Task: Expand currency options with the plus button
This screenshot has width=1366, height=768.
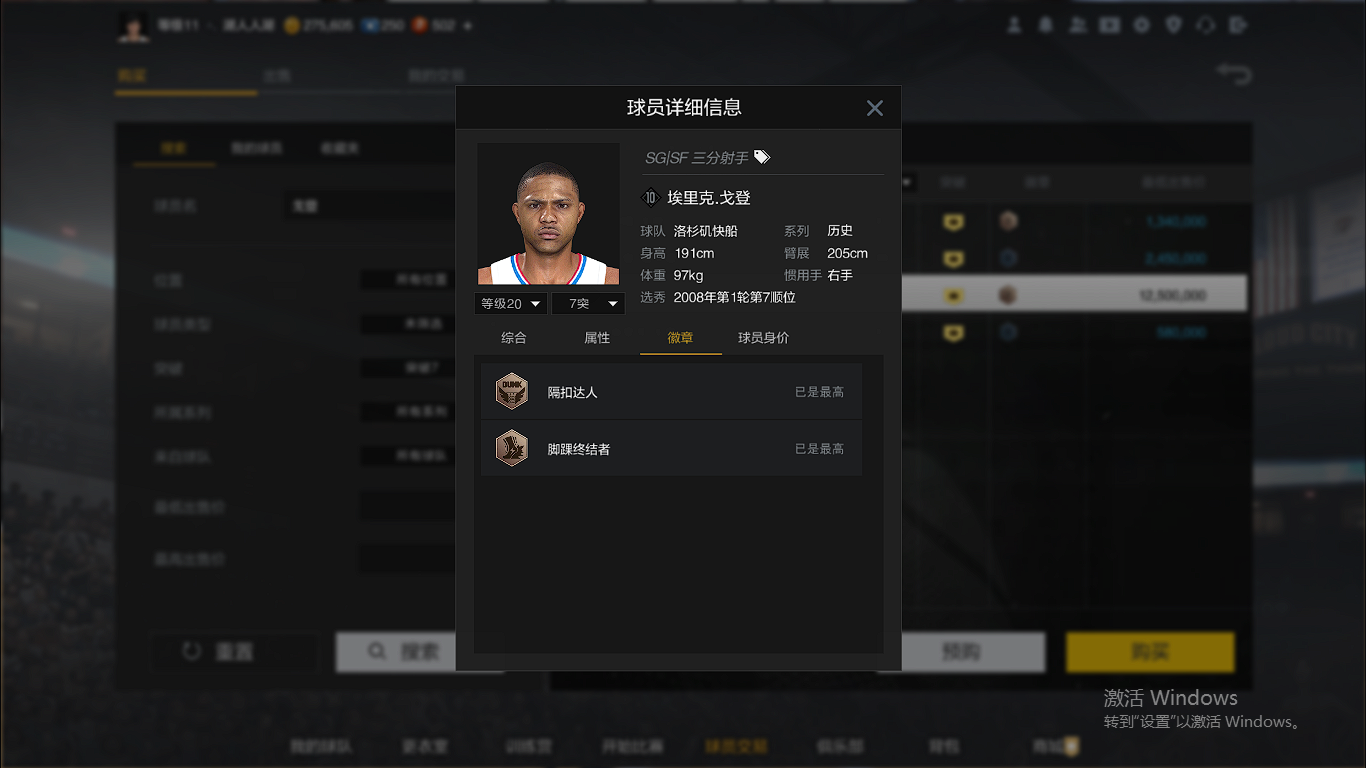Action: click(x=468, y=25)
